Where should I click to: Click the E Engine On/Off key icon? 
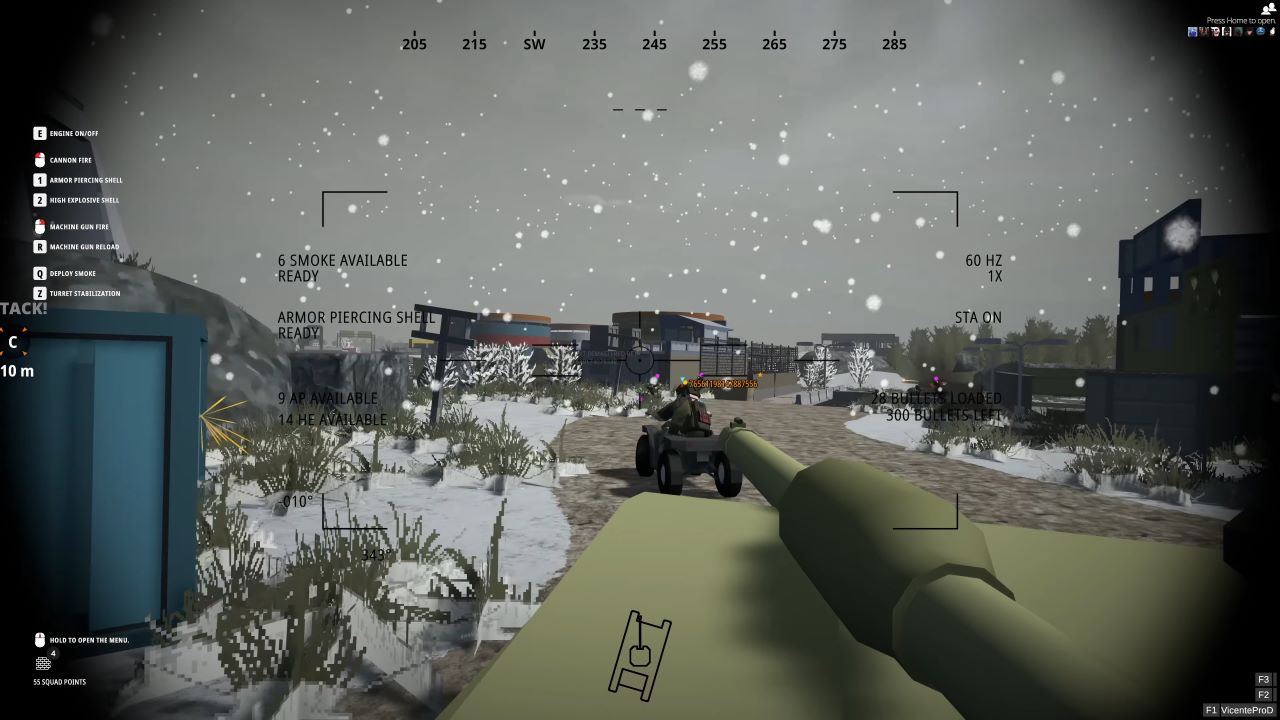point(38,133)
